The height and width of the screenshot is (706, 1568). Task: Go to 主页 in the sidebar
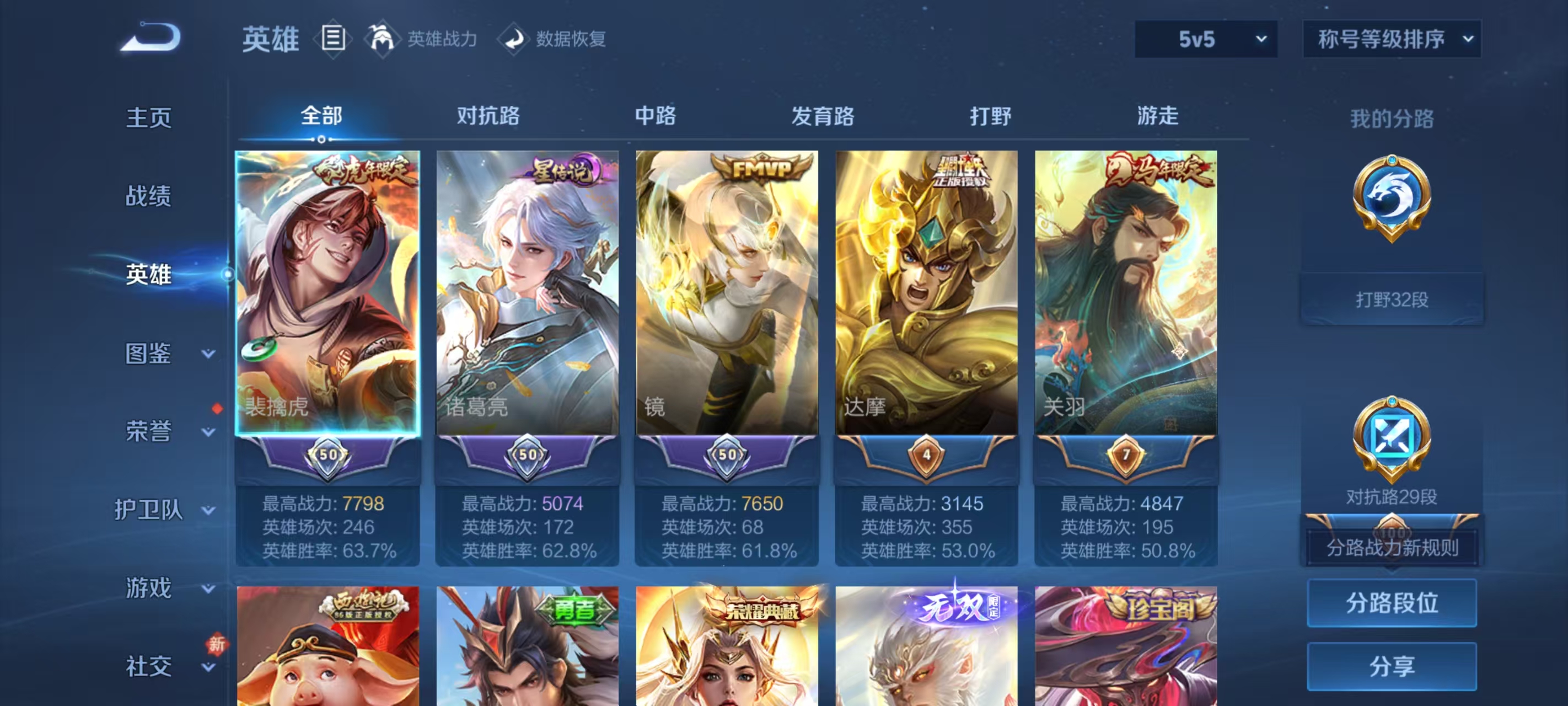148,118
